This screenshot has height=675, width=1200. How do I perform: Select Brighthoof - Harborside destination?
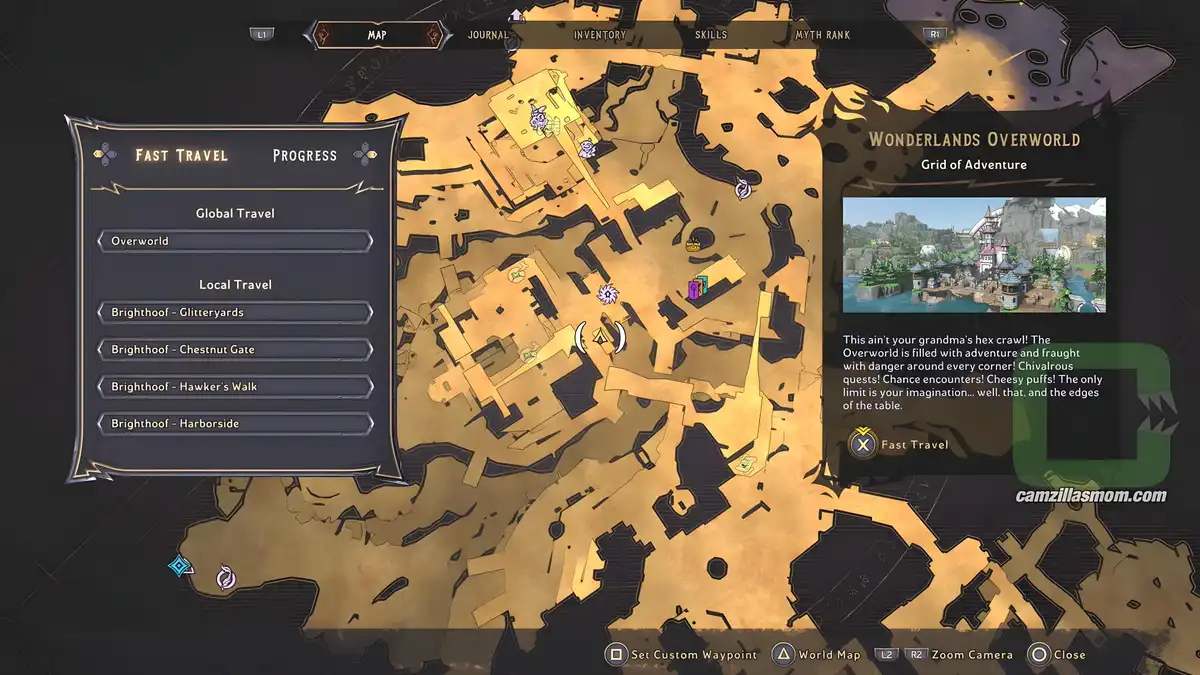[x=235, y=424]
